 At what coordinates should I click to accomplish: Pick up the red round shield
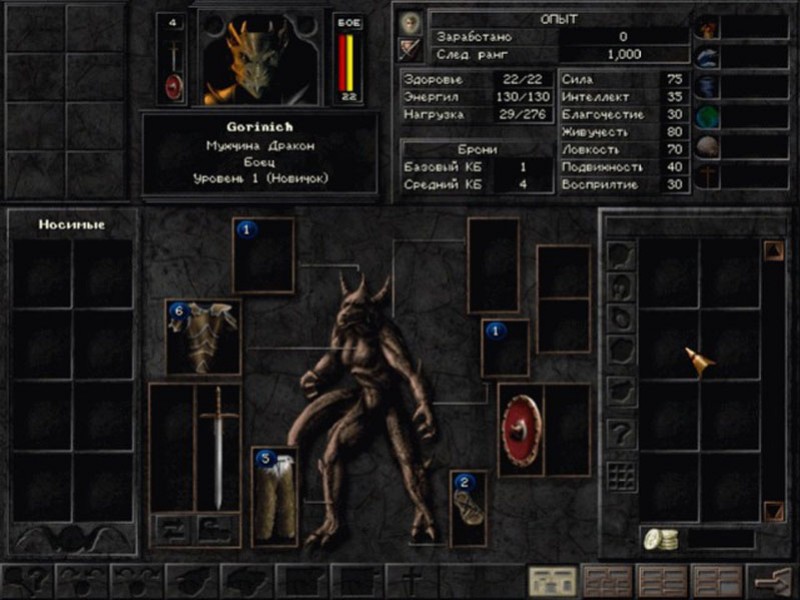521,429
